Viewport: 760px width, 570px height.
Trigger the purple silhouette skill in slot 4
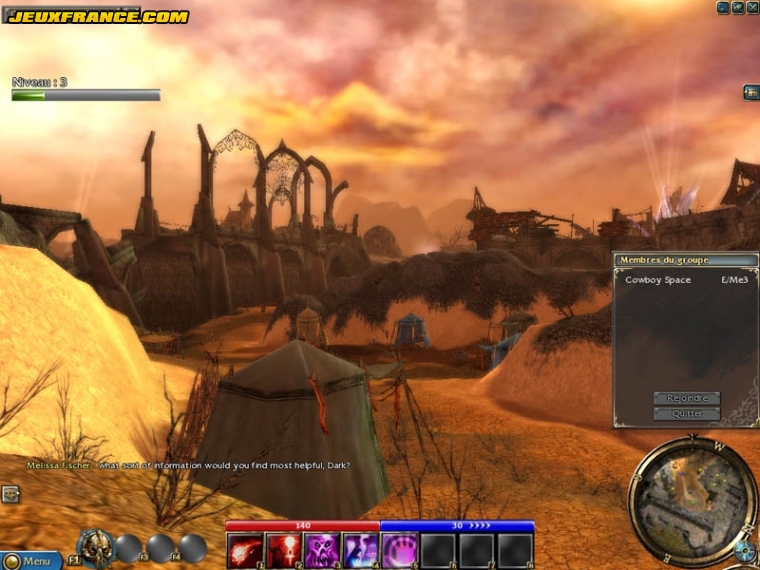pyautogui.click(x=360, y=550)
